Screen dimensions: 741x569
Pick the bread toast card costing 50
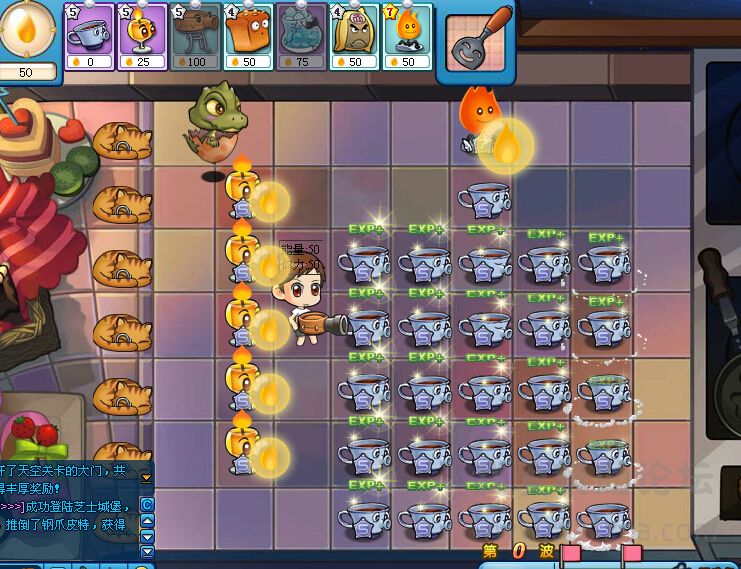pos(249,36)
